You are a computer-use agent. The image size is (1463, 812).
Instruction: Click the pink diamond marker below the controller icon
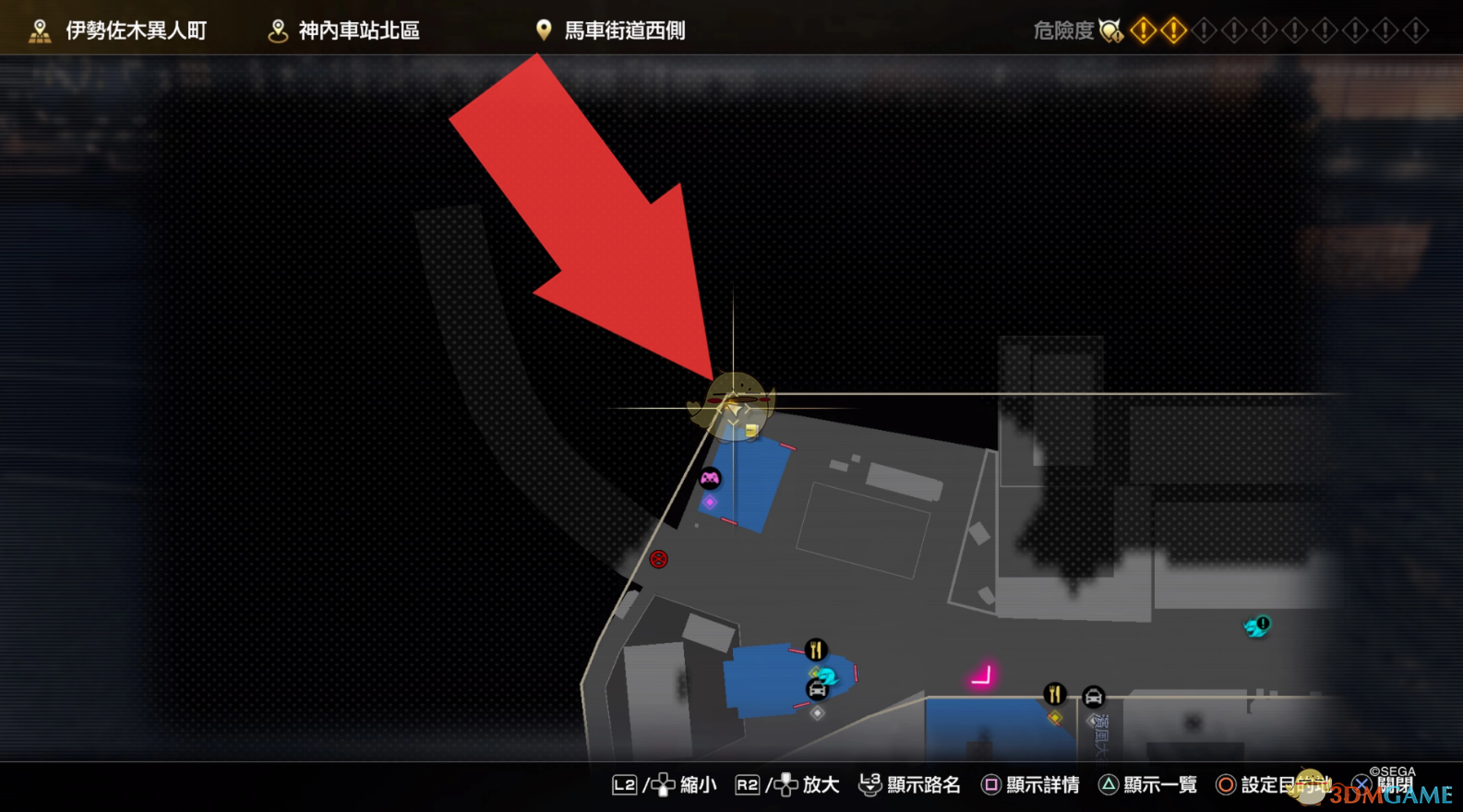tap(710, 502)
